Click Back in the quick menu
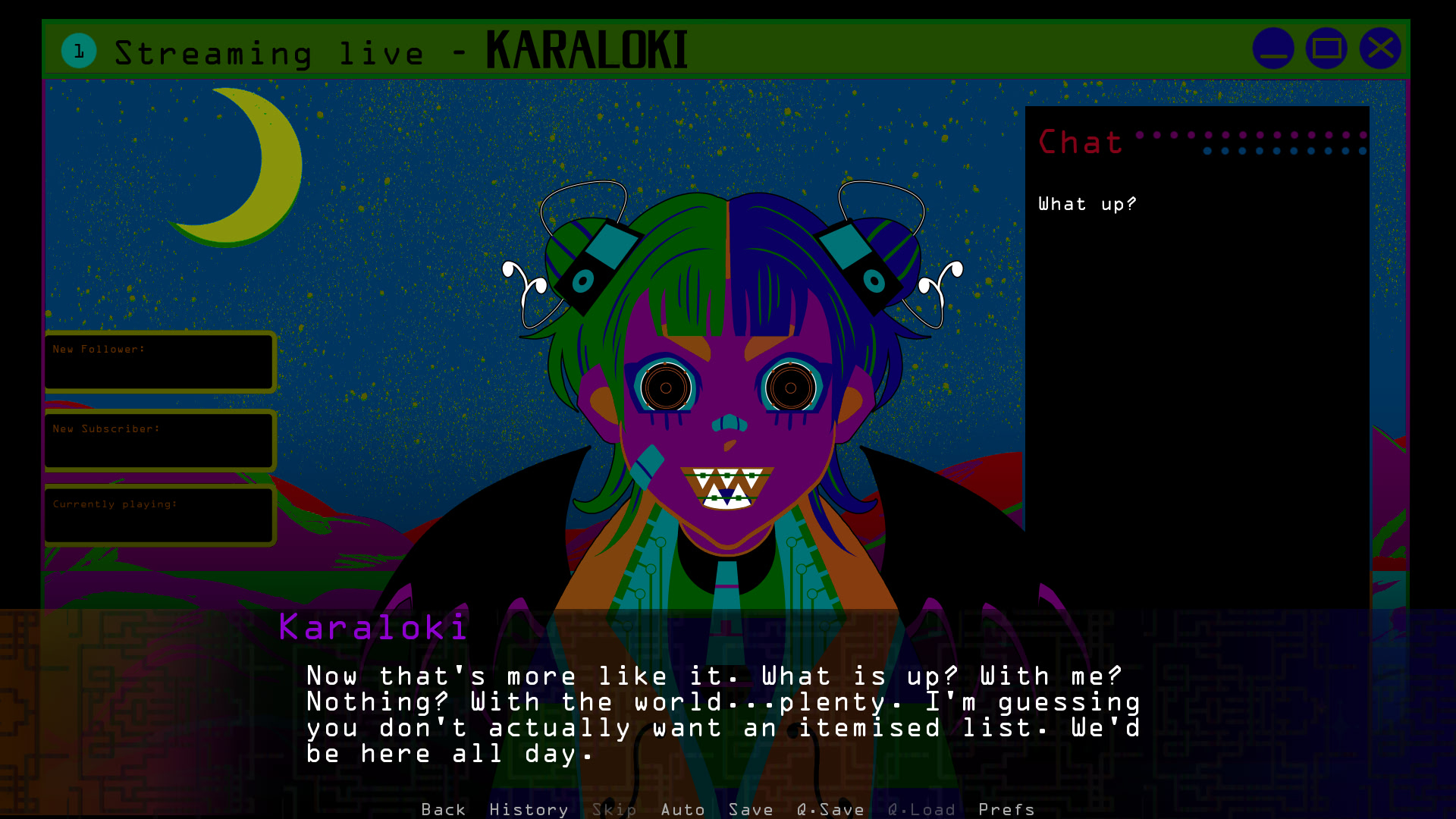The width and height of the screenshot is (1456, 819). 444,810
